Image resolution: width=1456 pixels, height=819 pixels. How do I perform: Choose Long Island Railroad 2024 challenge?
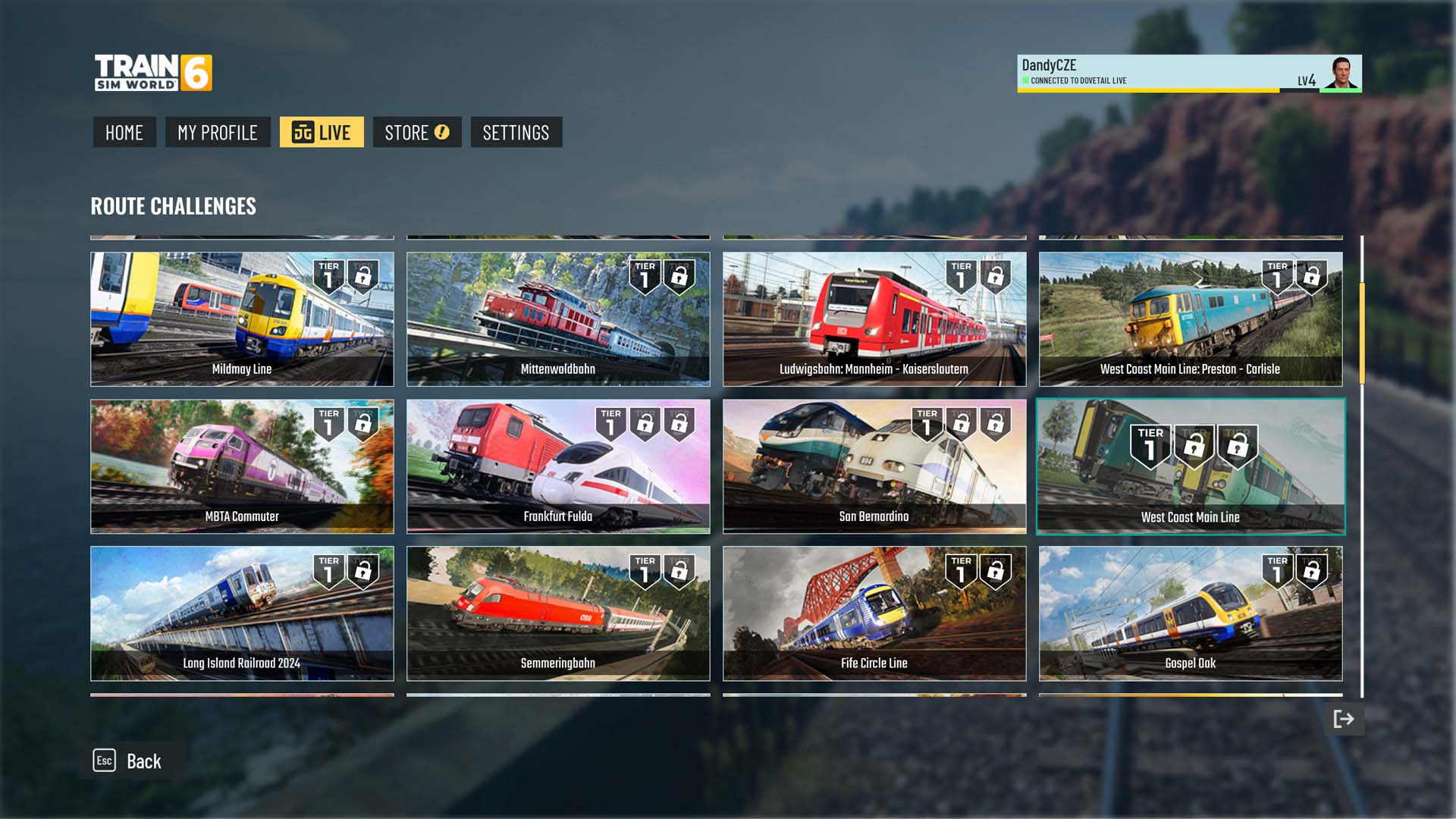pyautogui.click(x=242, y=613)
